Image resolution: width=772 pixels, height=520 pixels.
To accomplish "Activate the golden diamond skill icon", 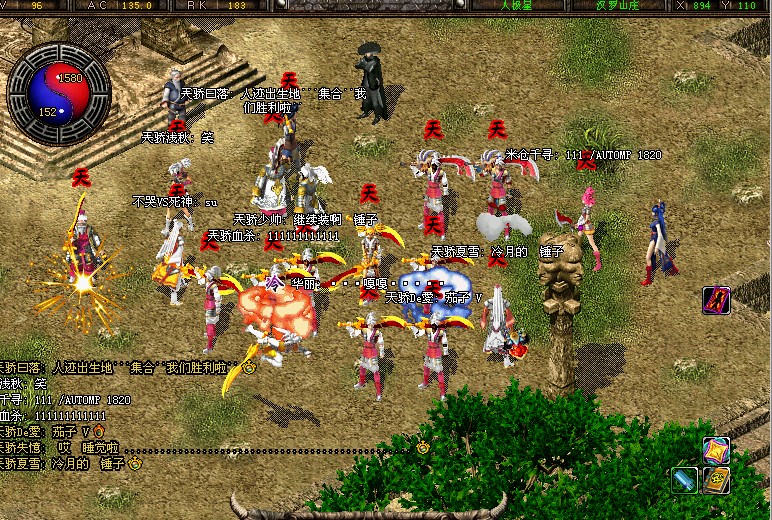I will [x=716, y=451].
